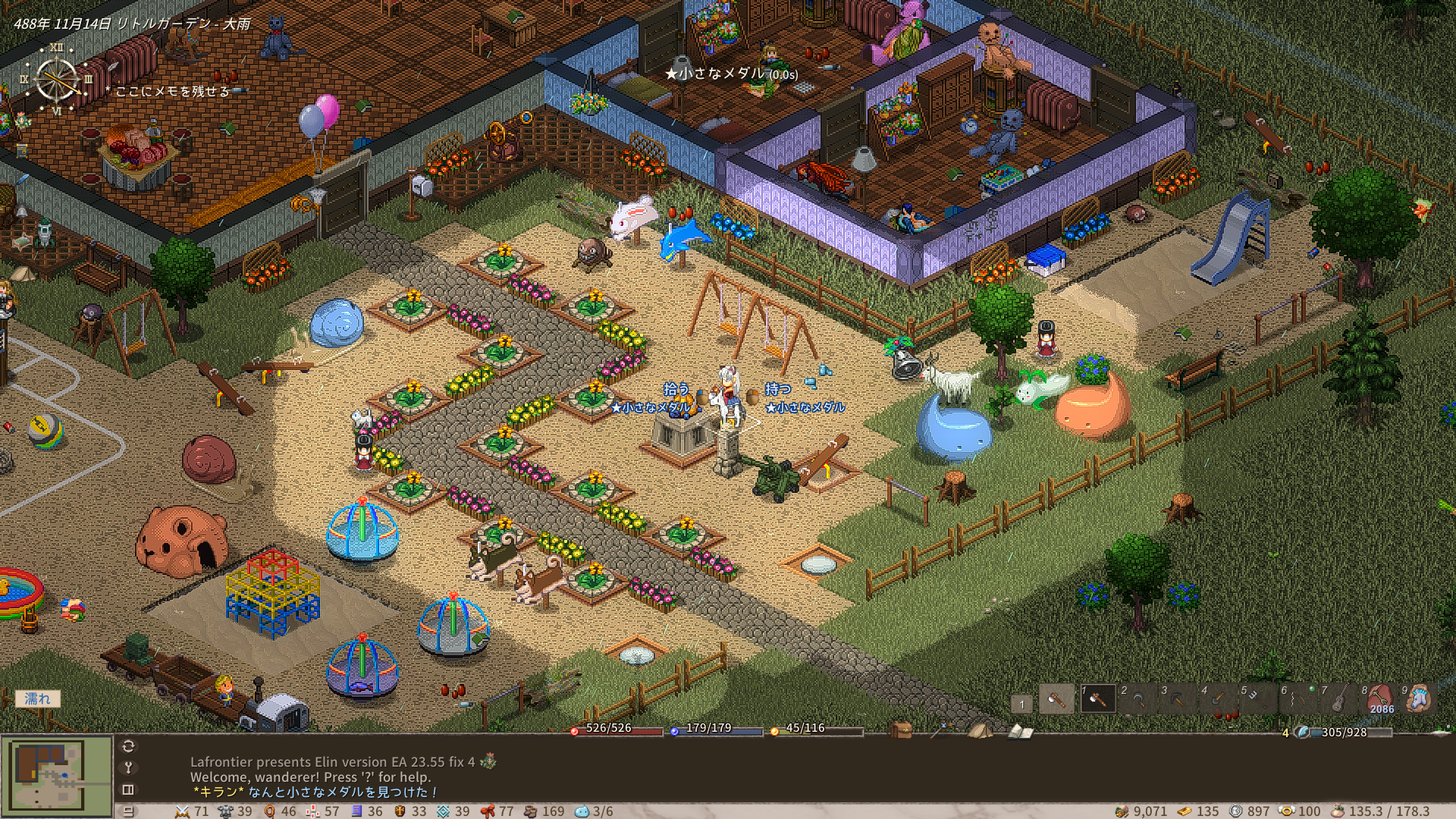Open the tent camp icon
Viewport: 1456px width, 819px height.
coord(980,730)
